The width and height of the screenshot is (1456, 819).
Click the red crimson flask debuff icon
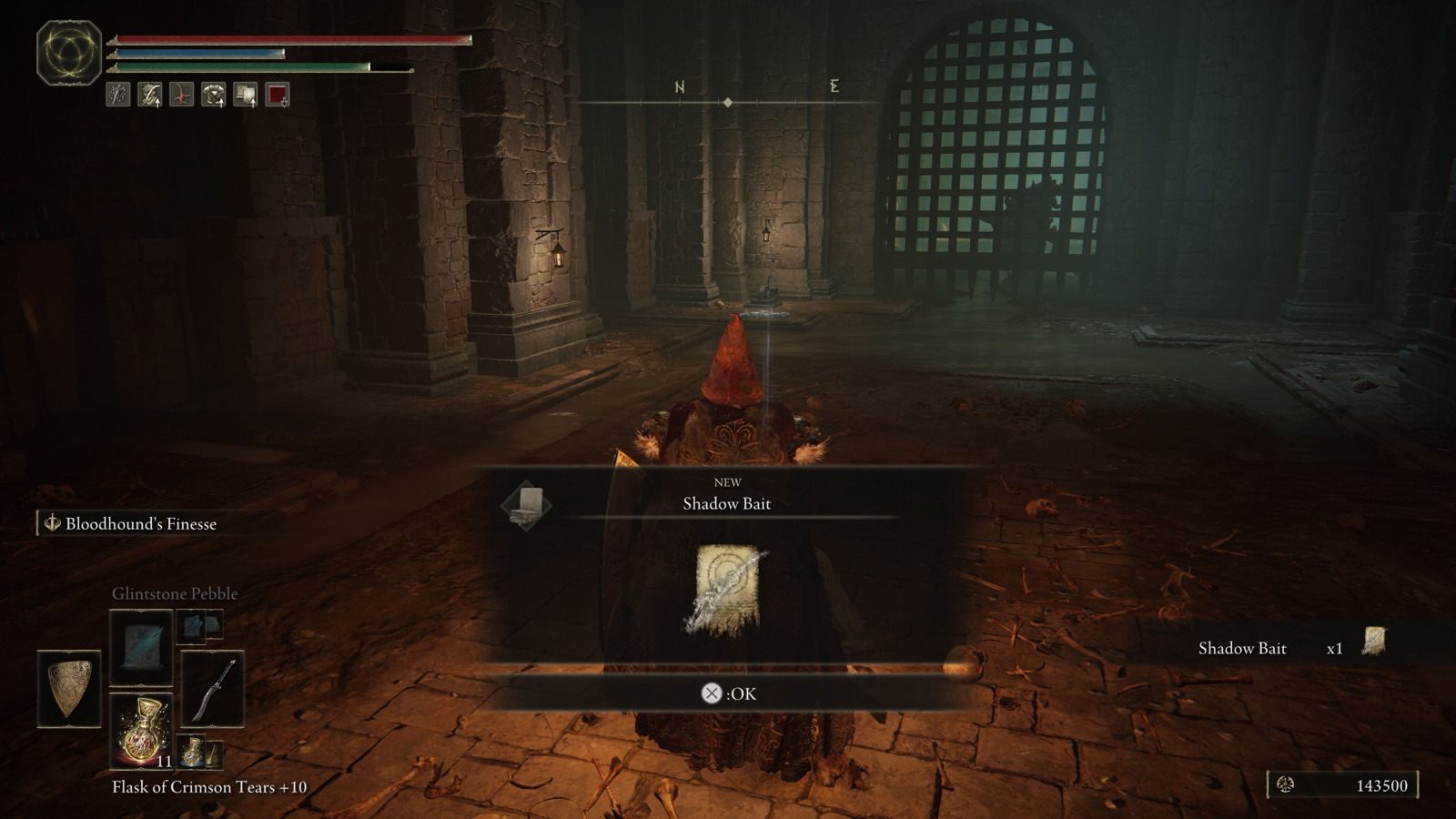[x=276, y=95]
